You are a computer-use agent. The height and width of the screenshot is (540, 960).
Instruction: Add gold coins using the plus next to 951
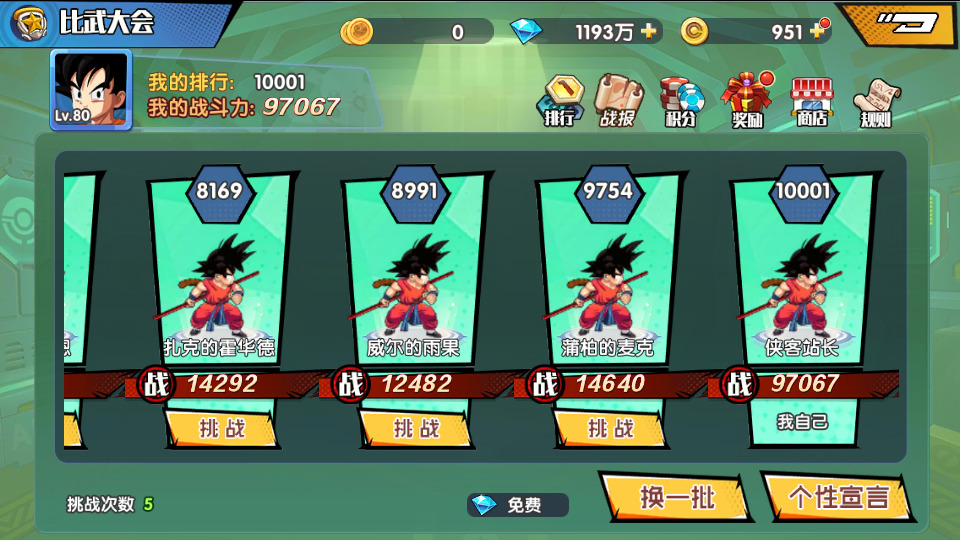(817, 31)
